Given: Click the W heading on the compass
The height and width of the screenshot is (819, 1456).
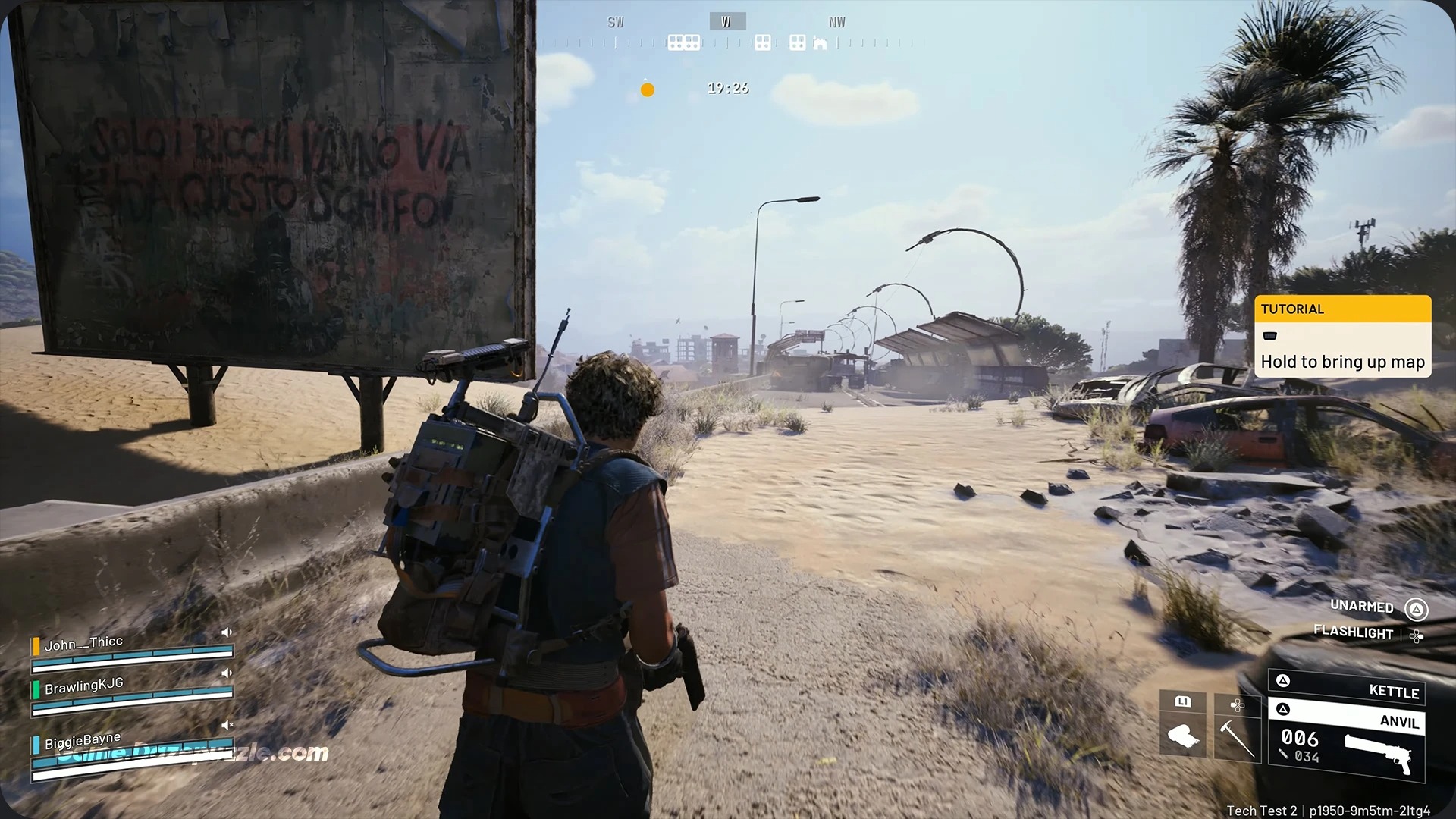Looking at the screenshot, I should click(726, 22).
